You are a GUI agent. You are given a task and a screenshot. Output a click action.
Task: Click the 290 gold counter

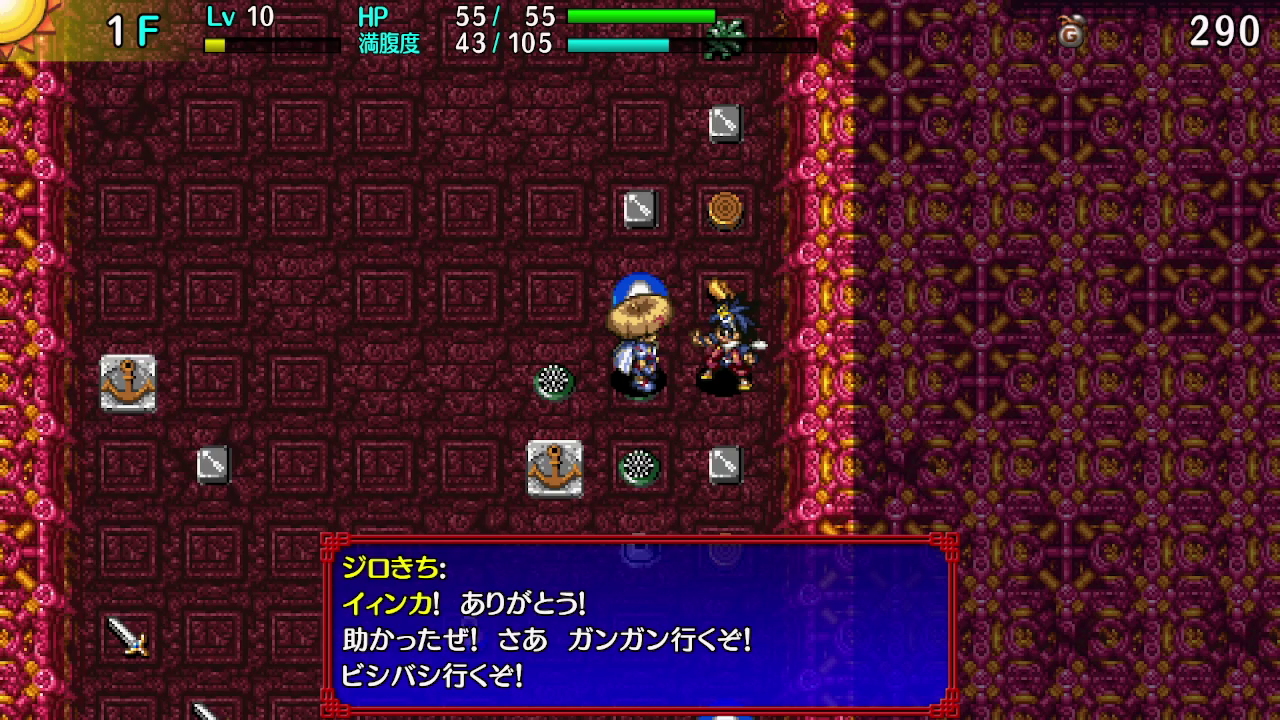point(1224,28)
